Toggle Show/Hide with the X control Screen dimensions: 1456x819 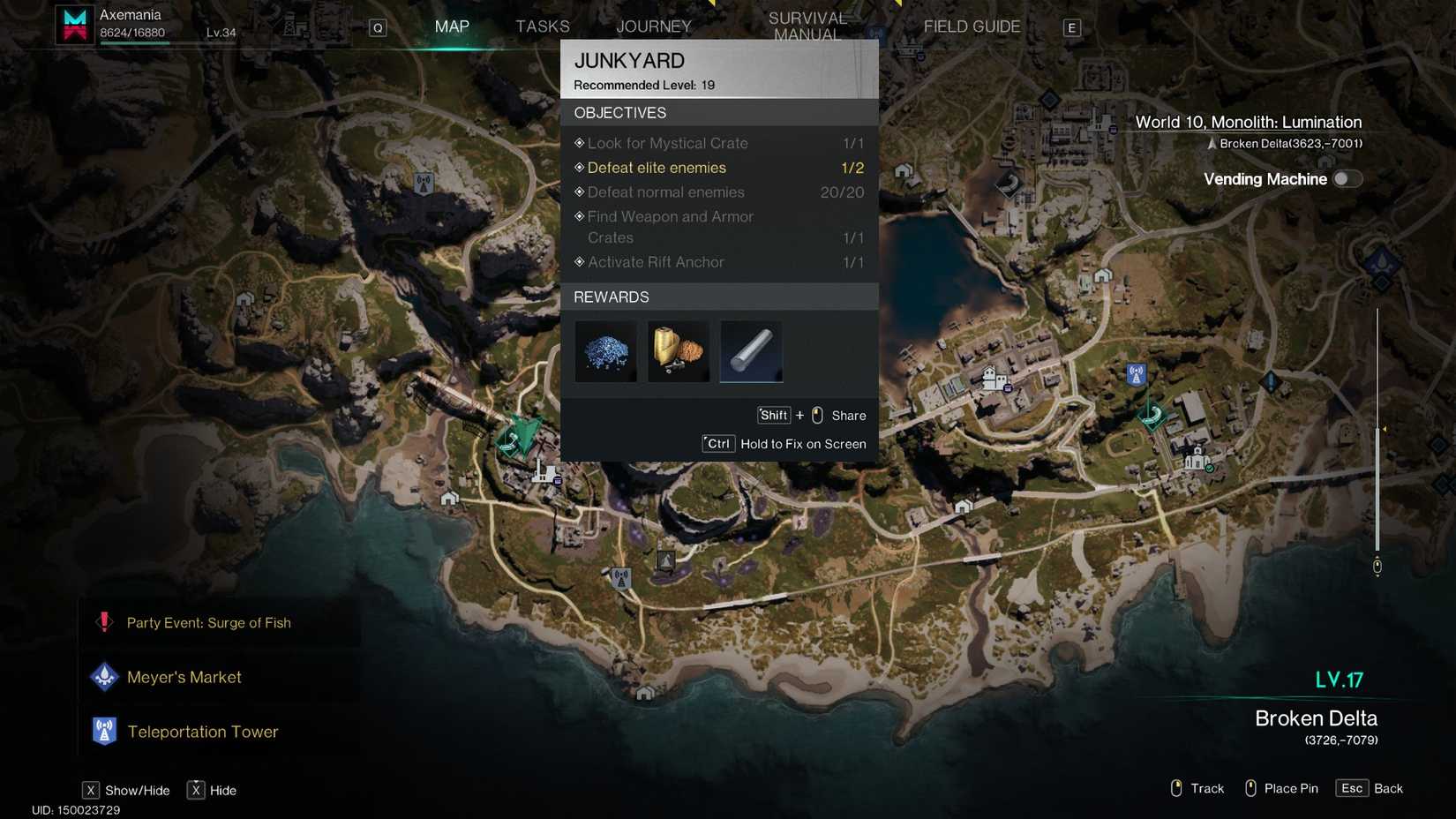pyautogui.click(x=92, y=790)
